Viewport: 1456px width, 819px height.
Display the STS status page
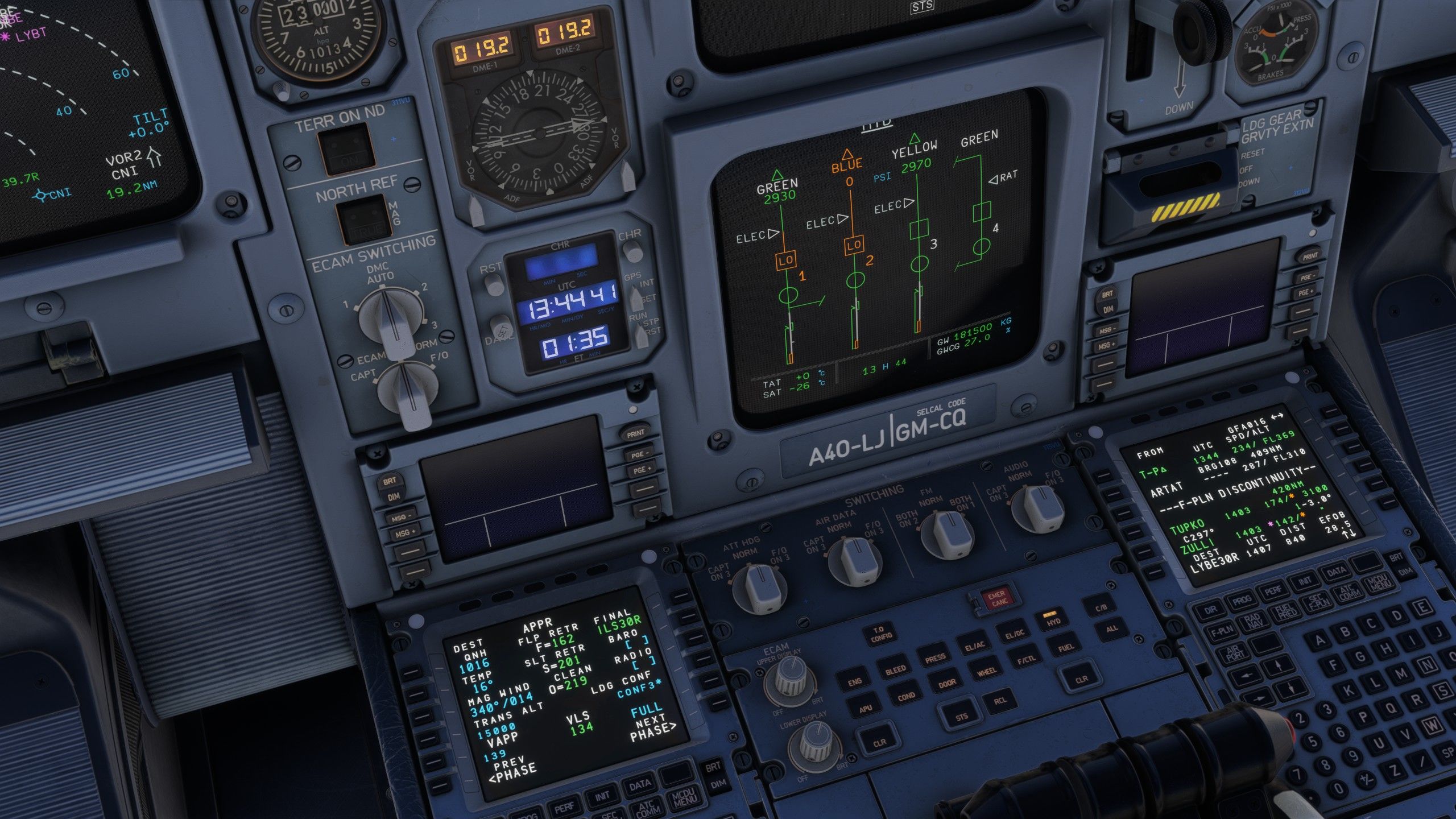tap(961, 717)
